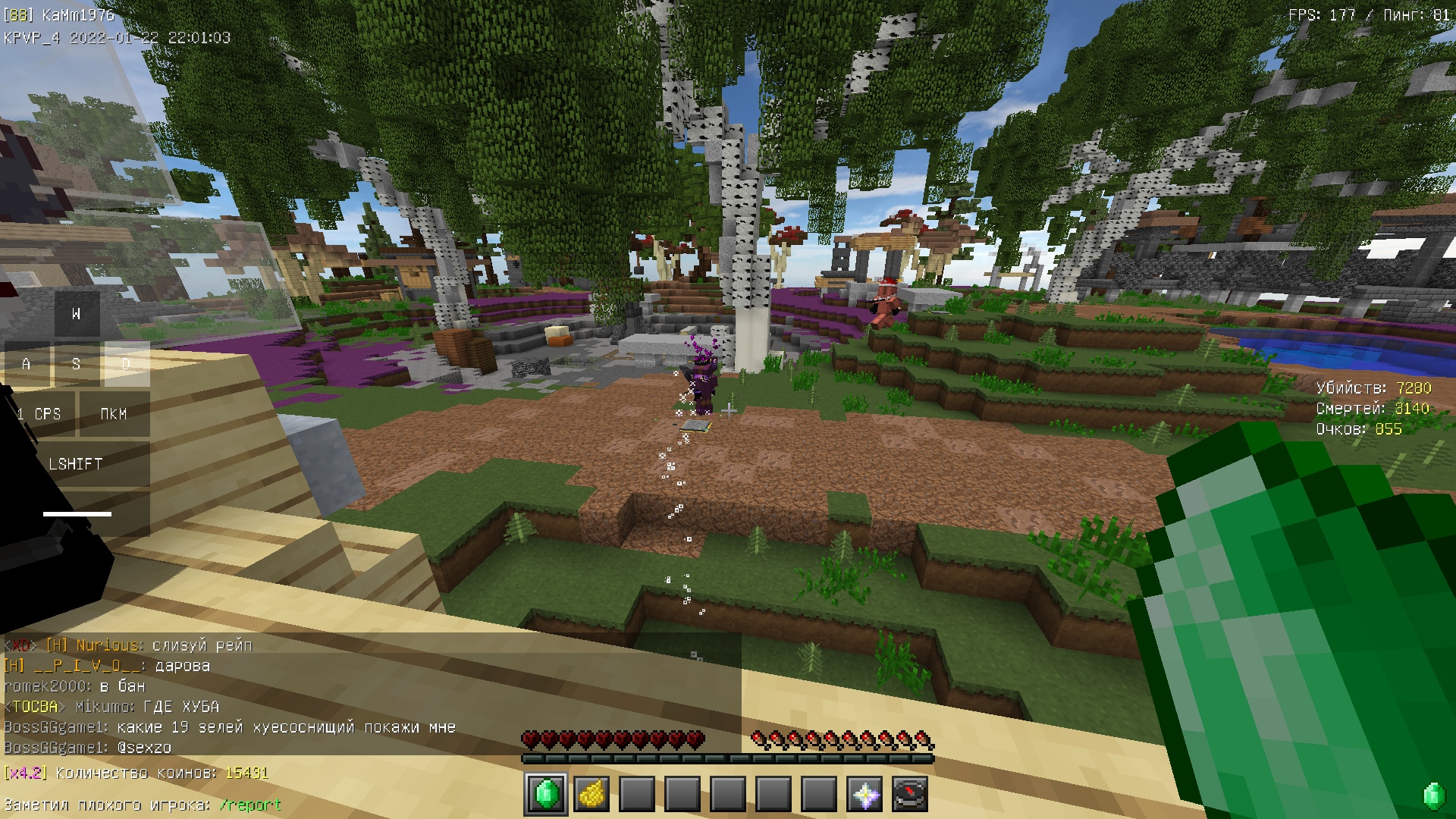Select the yellow glowstone dust hotbar slot
The width and height of the screenshot is (1456, 819).
point(591,795)
